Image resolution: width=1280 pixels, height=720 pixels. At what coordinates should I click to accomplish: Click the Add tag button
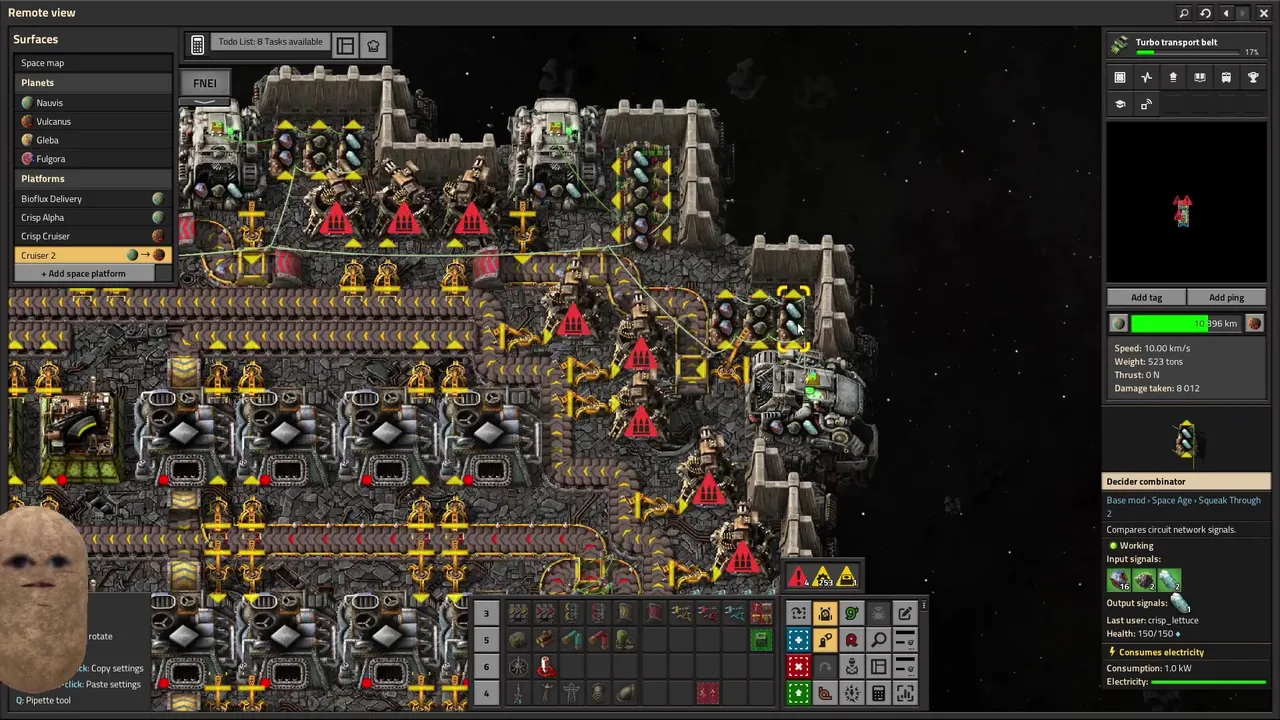[x=1146, y=297]
